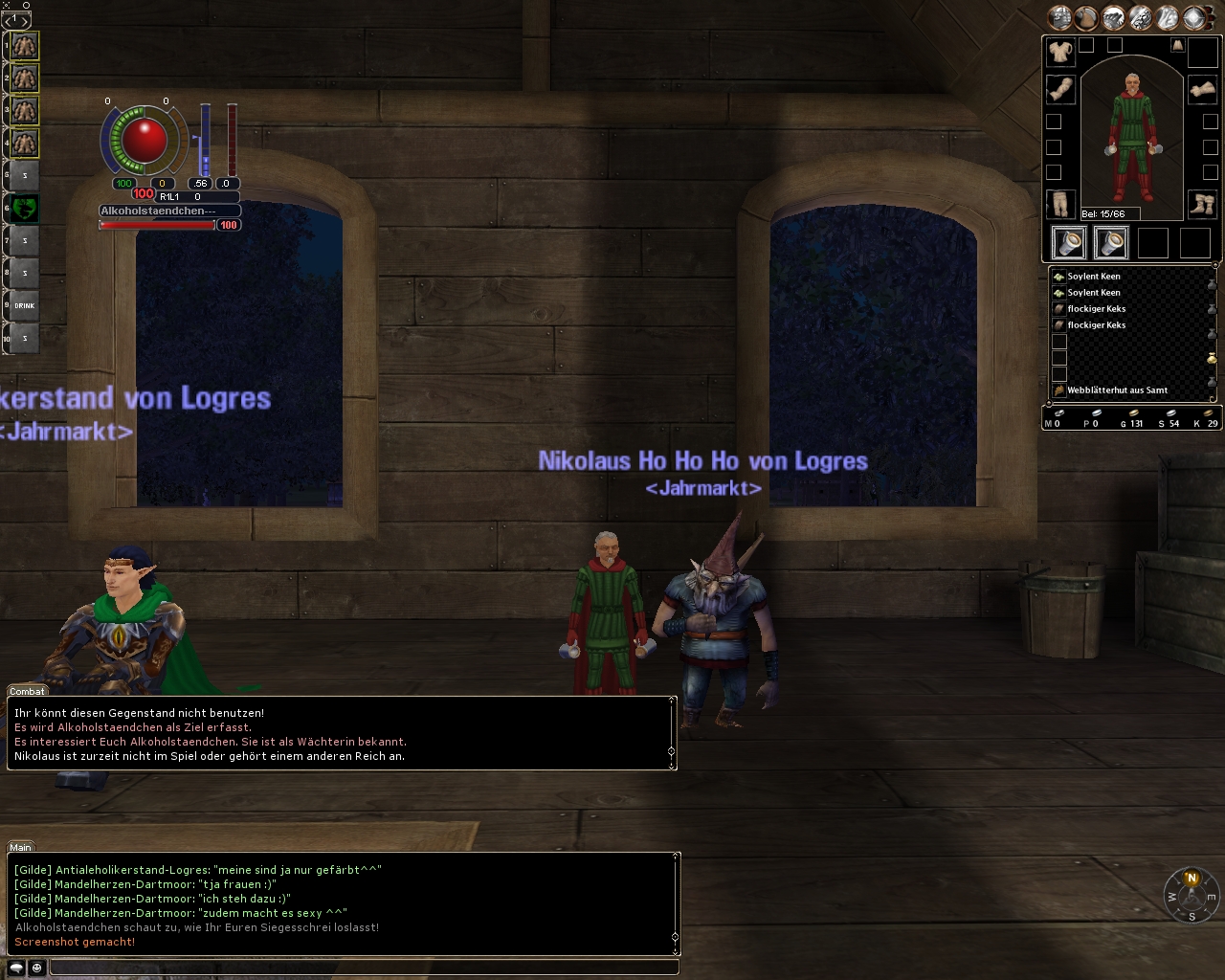Viewport: 1225px width, 980px height.
Task: Select the DRINK hotbar slot
Action: (25, 305)
